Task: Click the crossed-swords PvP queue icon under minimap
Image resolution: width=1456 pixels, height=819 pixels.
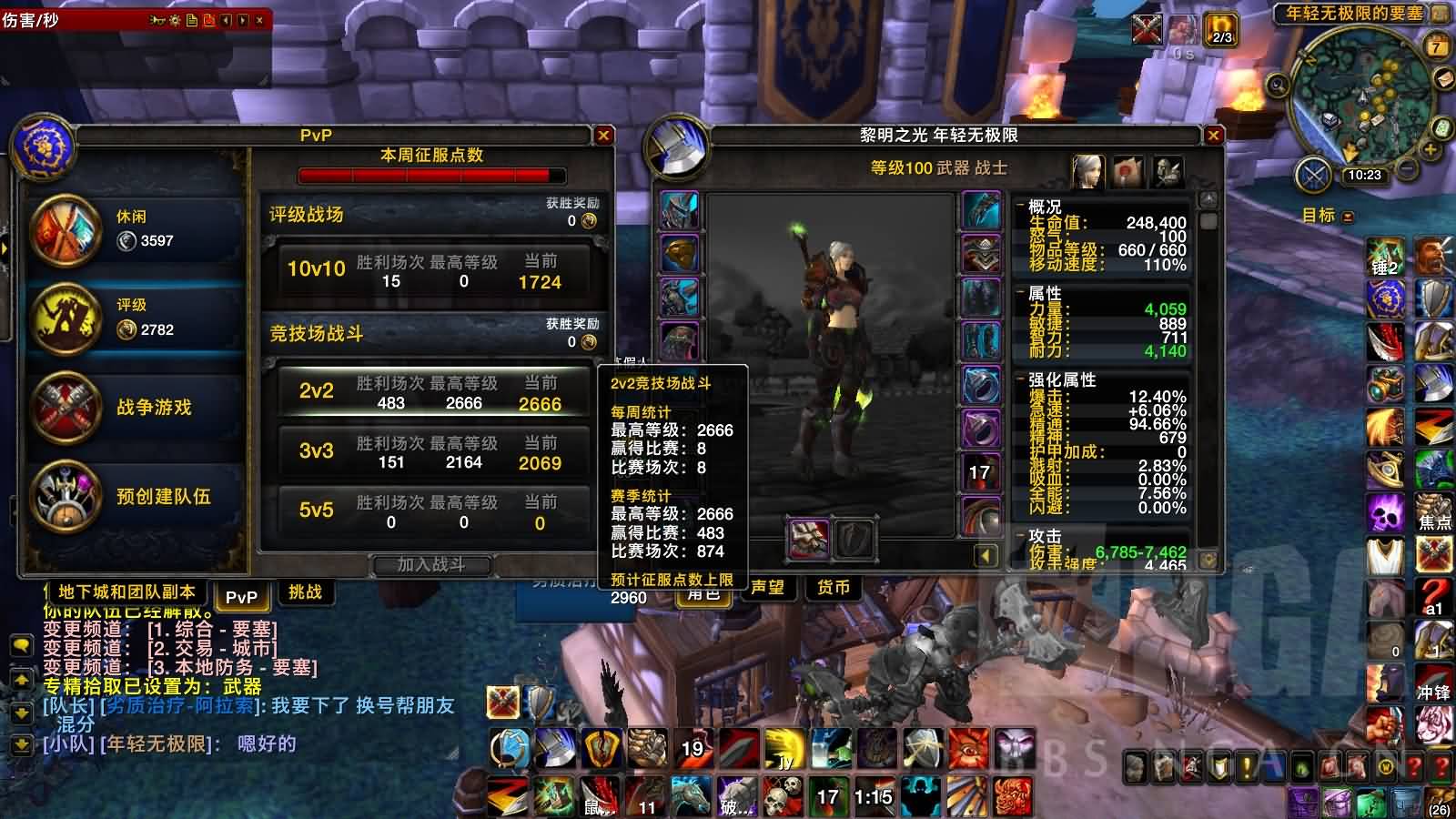Action: point(1313,175)
